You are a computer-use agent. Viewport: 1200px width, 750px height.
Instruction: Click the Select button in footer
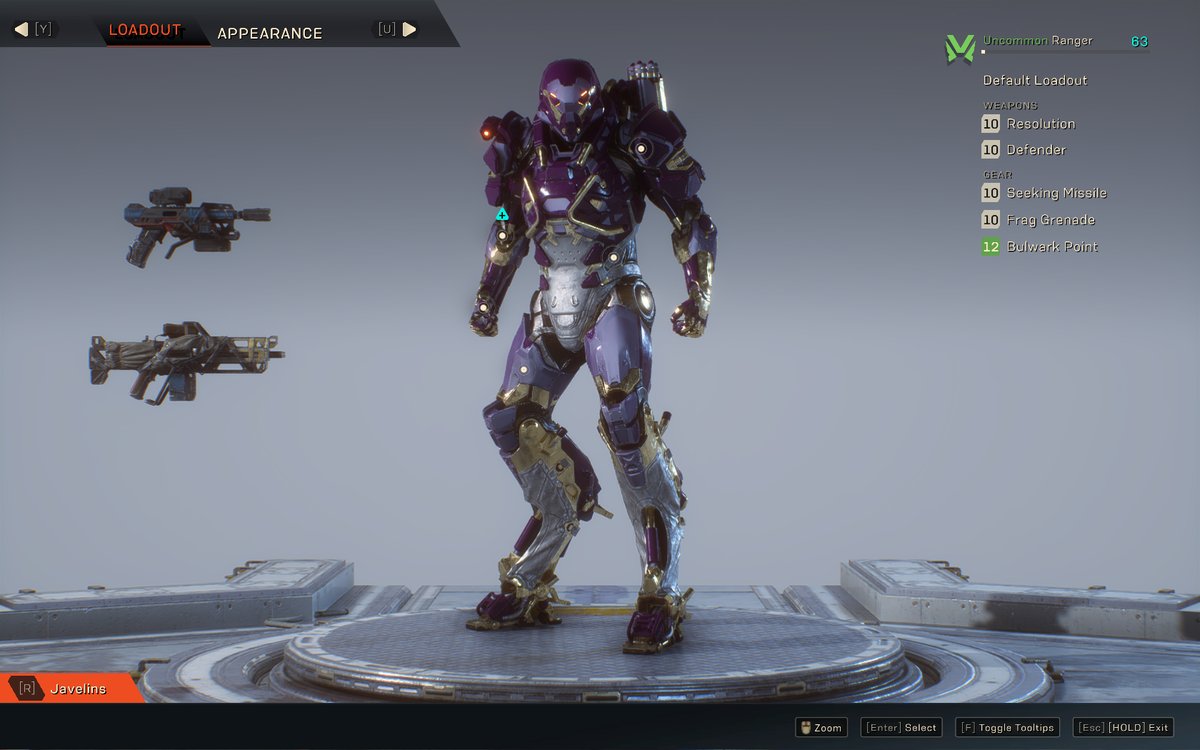tap(901, 728)
